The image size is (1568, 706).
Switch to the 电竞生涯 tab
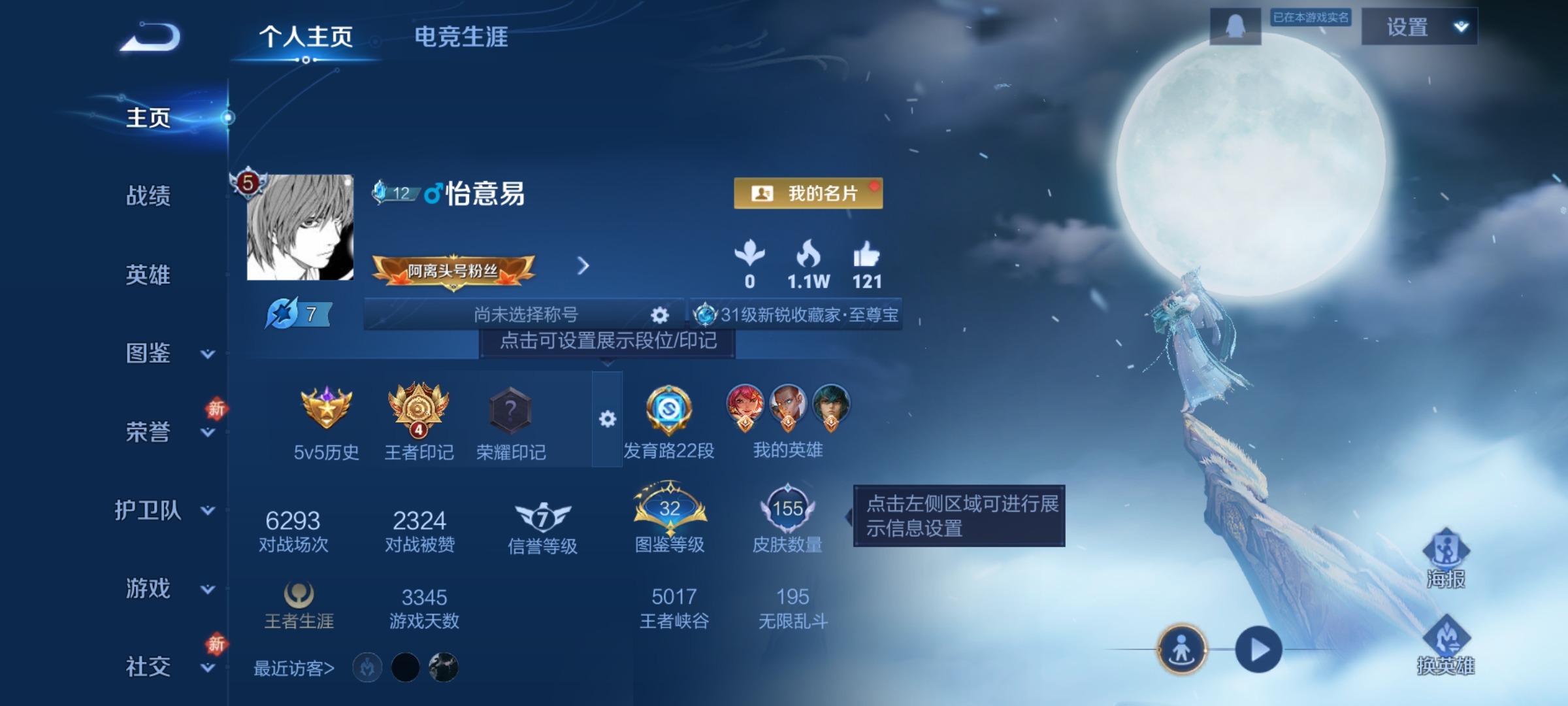tap(463, 37)
